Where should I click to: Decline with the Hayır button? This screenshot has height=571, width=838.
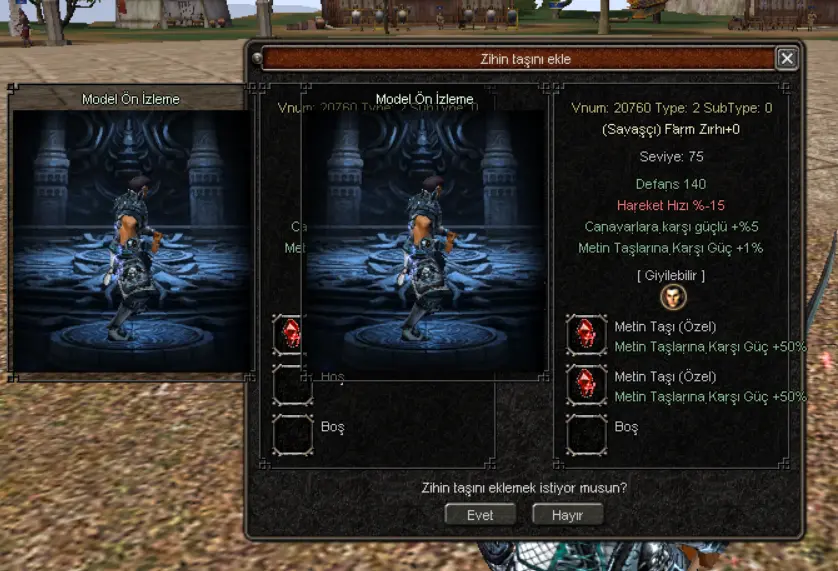[568, 515]
